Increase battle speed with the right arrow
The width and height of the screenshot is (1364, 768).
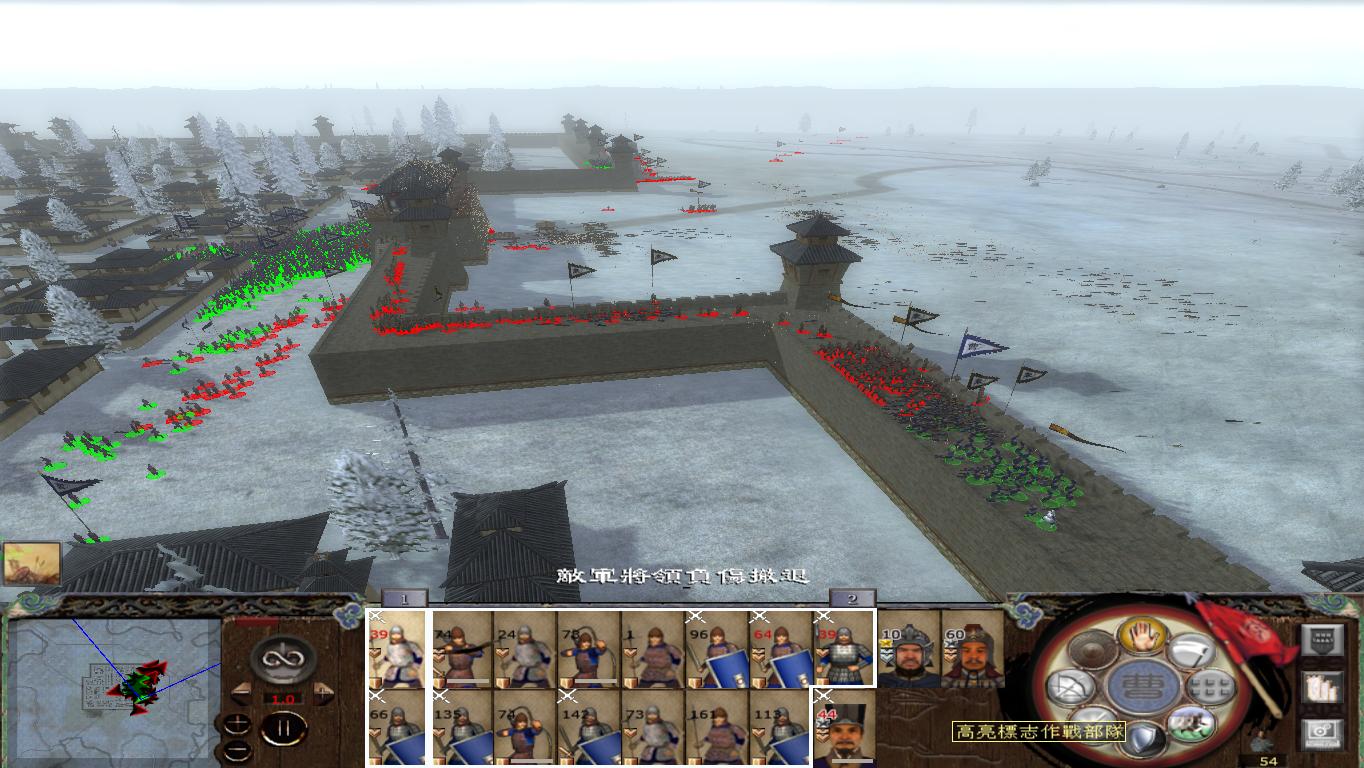pyautogui.click(x=322, y=694)
